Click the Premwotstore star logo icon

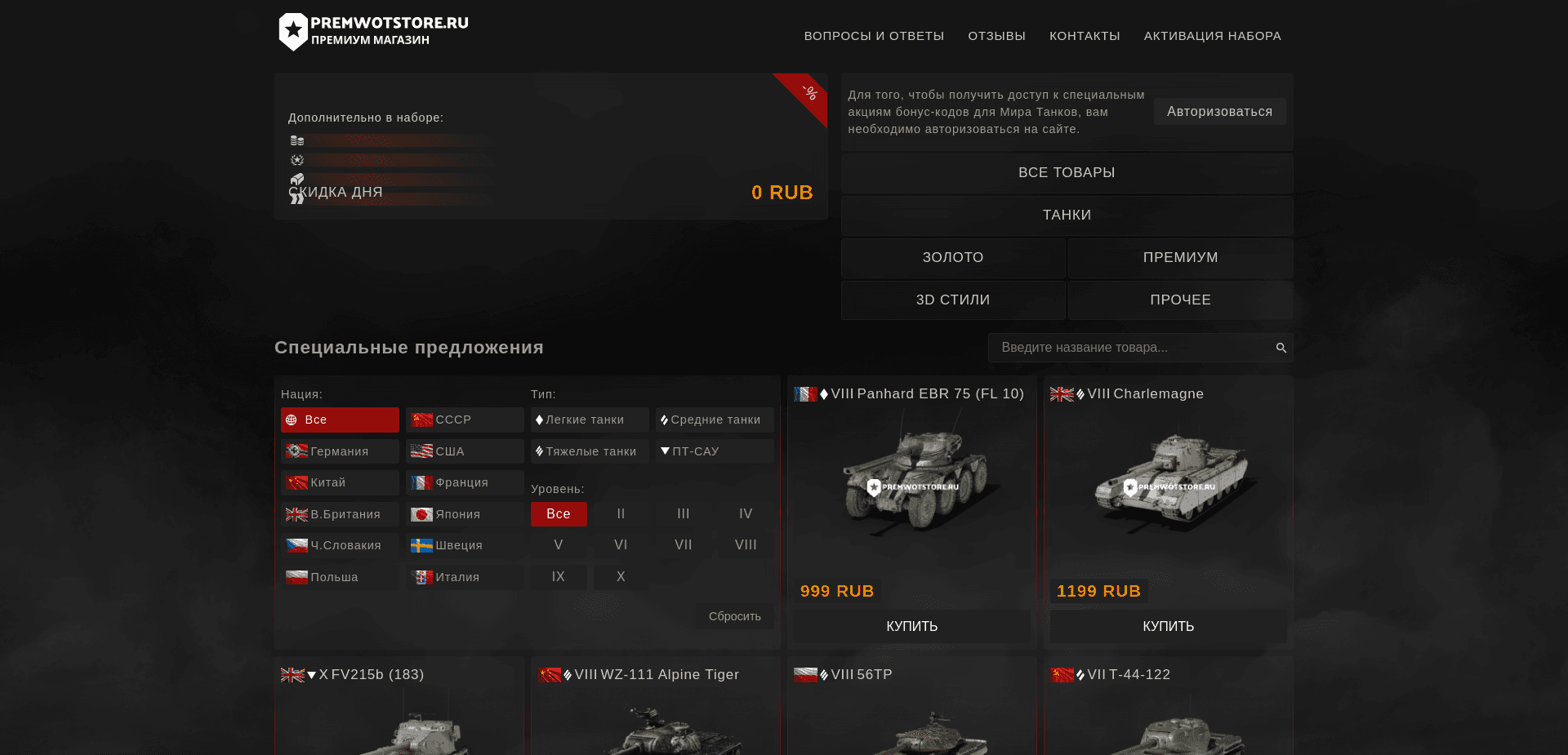(x=294, y=31)
